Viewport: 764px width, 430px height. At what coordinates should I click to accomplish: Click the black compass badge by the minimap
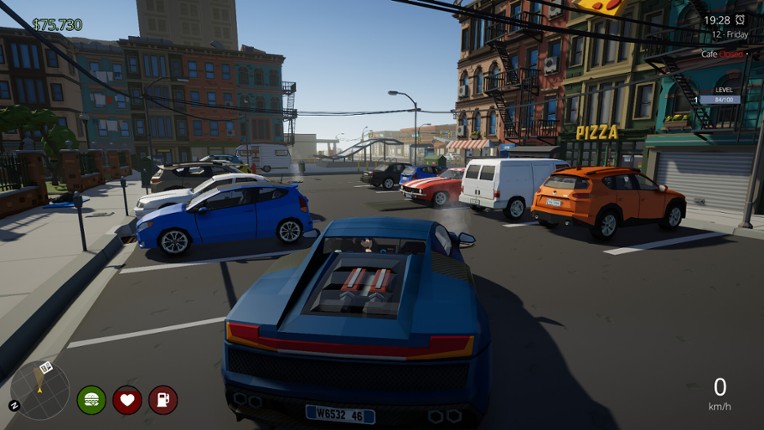click(x=14, y=405)
